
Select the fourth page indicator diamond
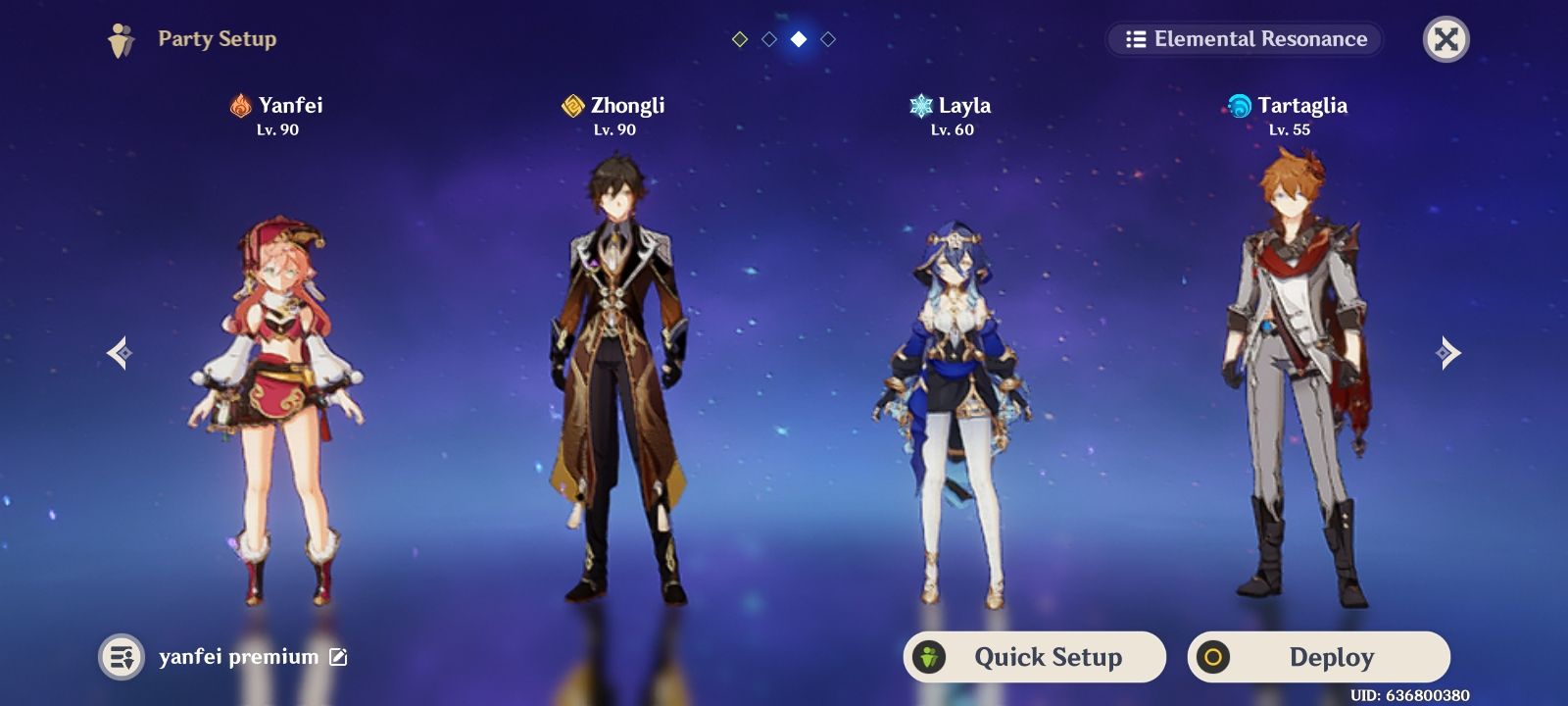(828, 39)
